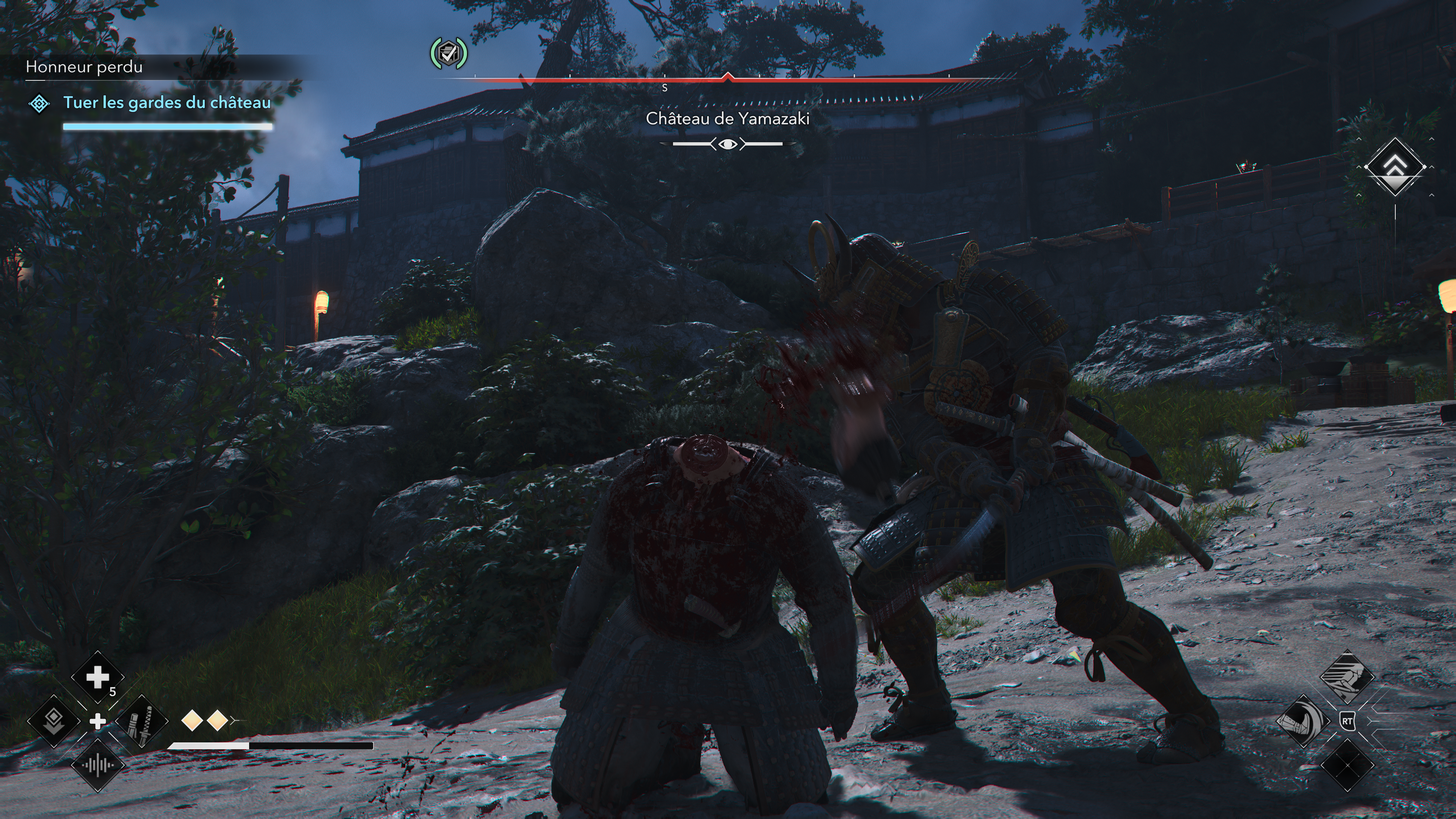Open the 'Honneur perdu' quest title
The width and height of the screenshot is (1456, 819).
[84, 67]
